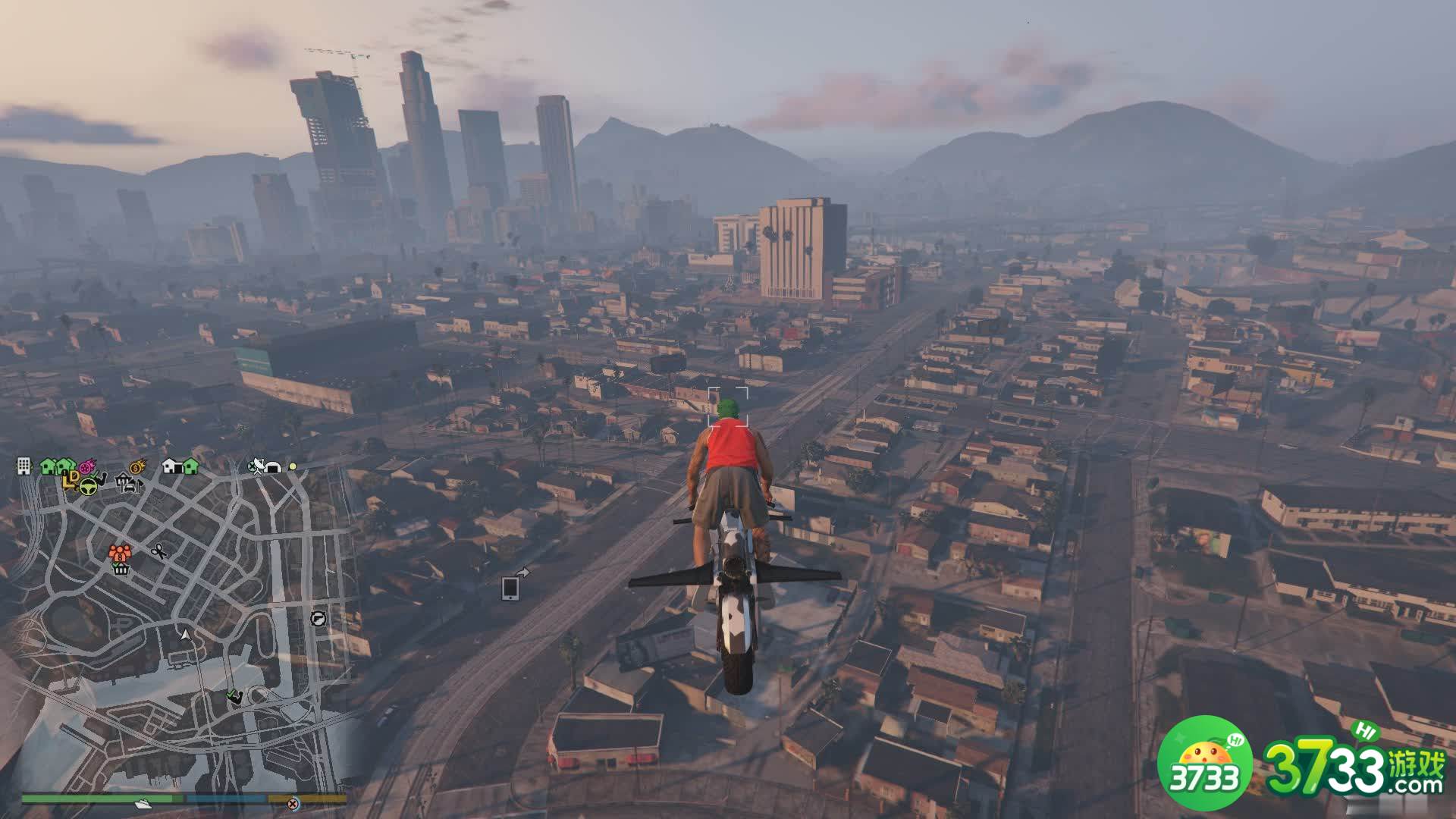Select the white boat icon on the status bar

pyautogui.click(x=144, y=802)
